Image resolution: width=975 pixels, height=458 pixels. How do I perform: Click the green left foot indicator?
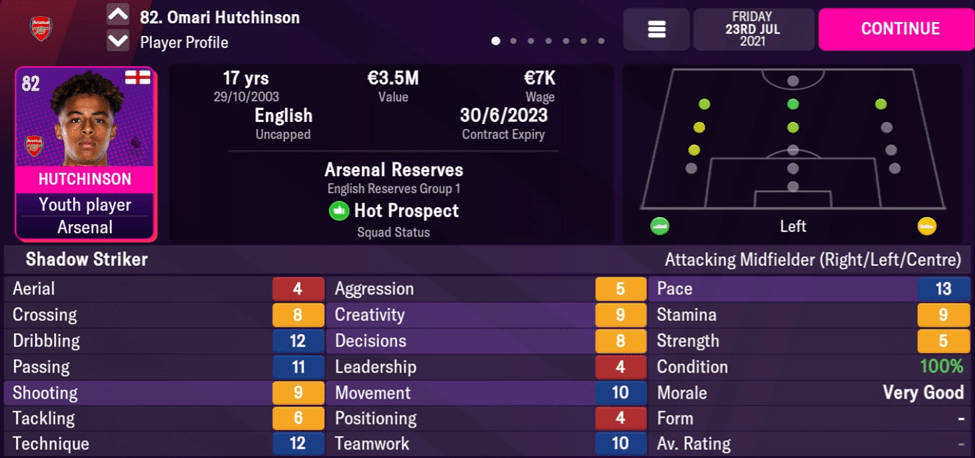659,226
